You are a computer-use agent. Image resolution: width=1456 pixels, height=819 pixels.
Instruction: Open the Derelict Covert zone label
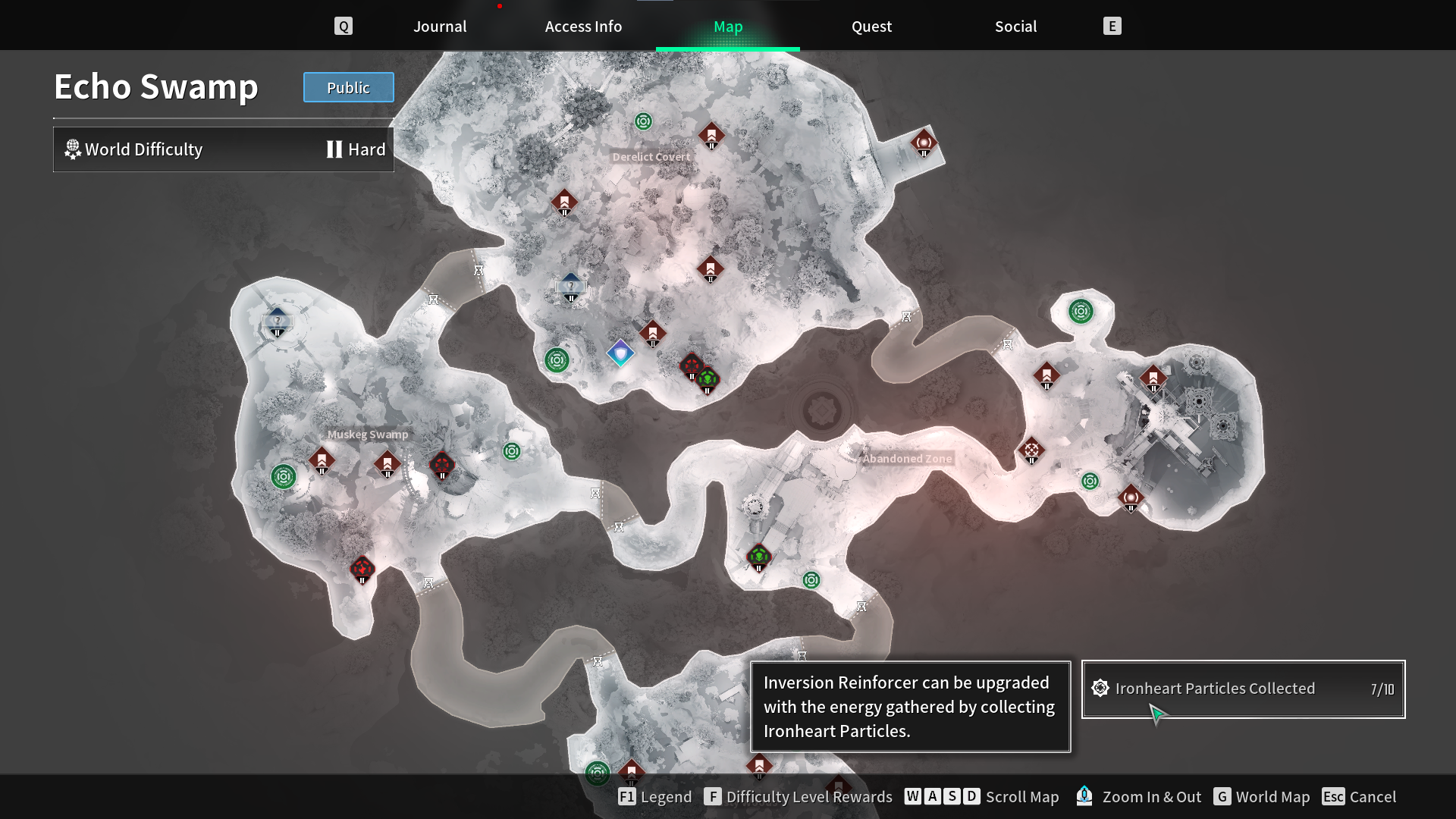pyautogui.click(x=652, y=157)
